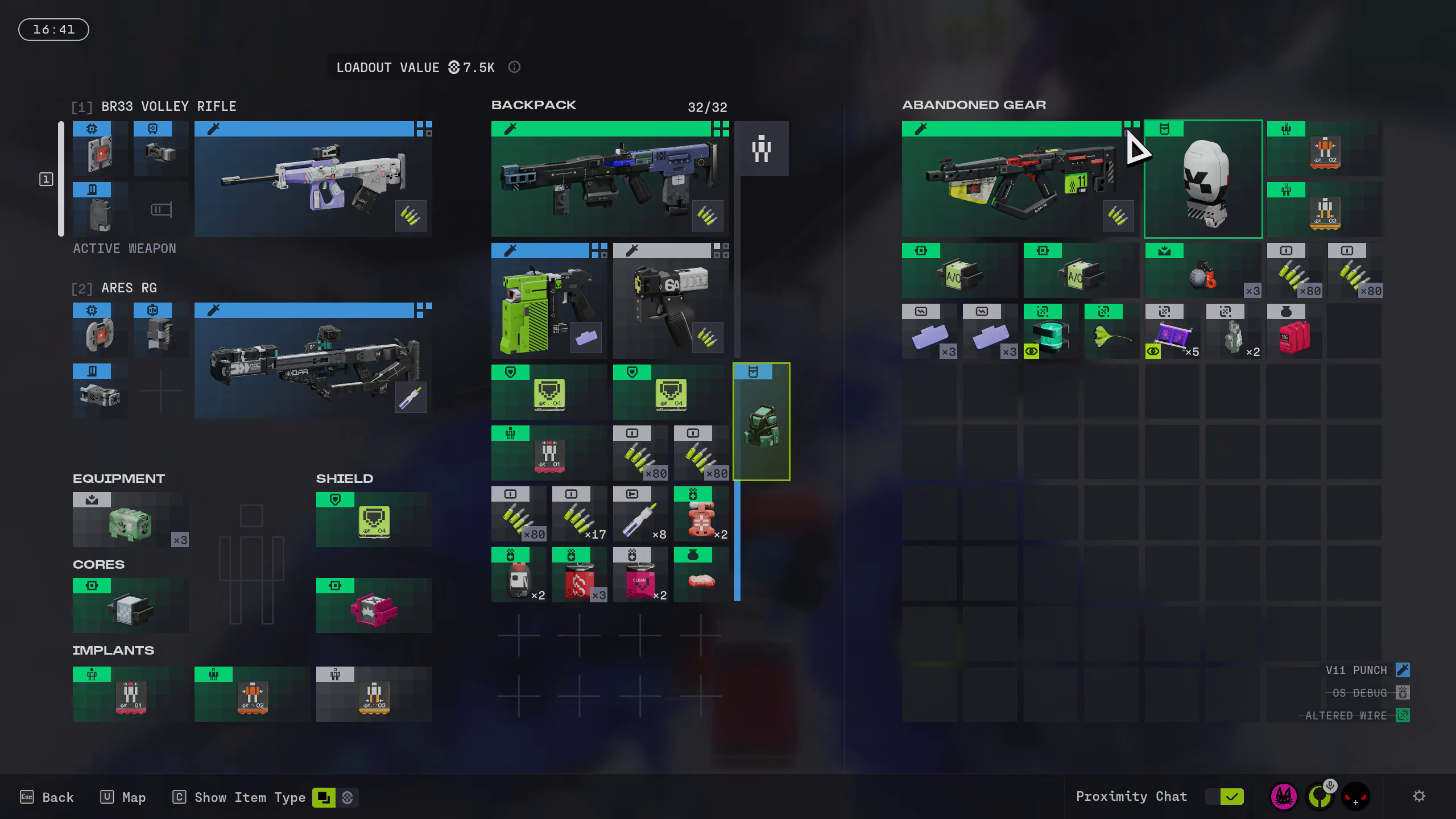
Task: Open the gear settings icon
Action: [x=1419, y=796]
